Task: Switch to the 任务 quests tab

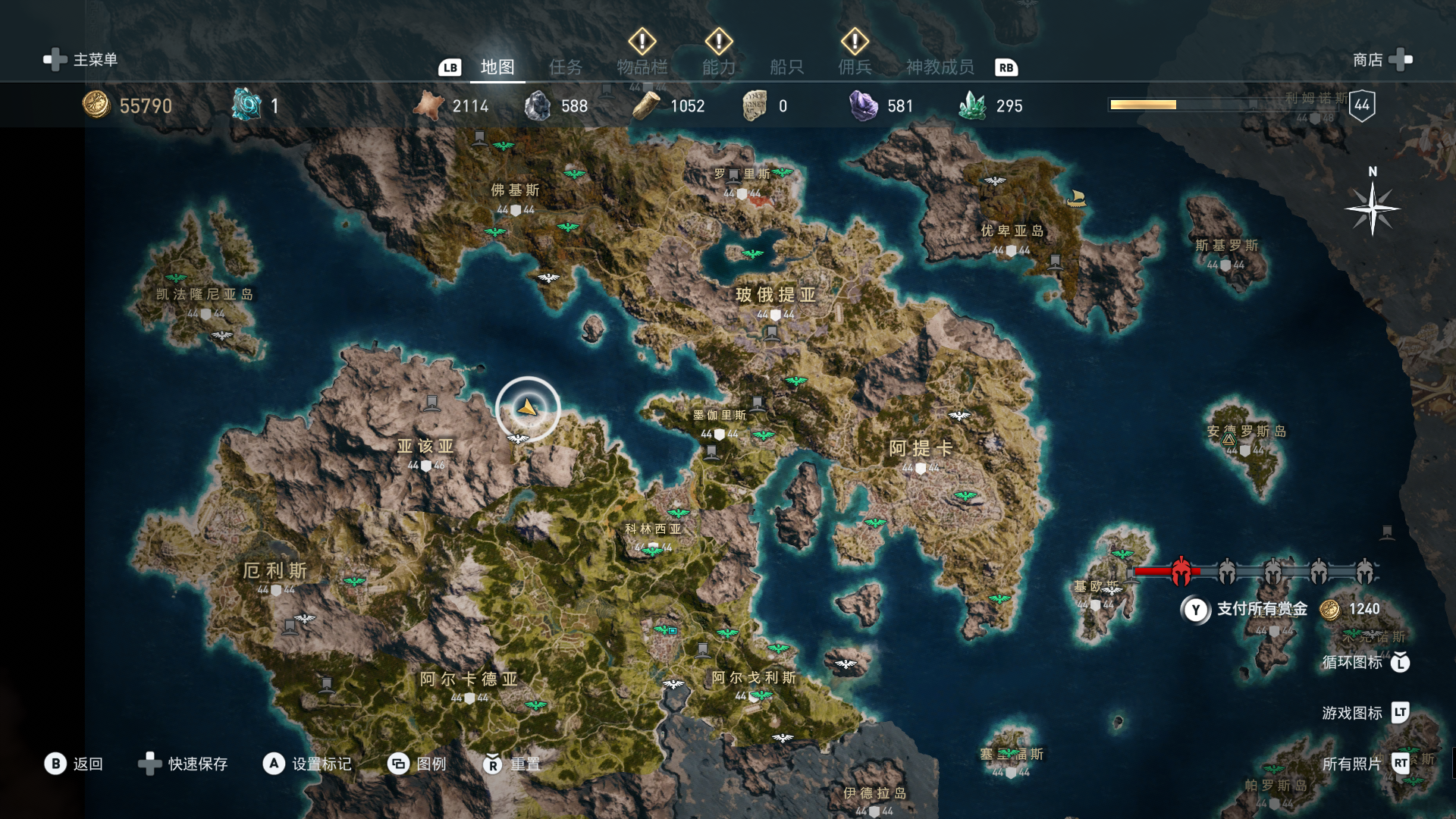Action: pyautogui.click(x=566, y=67)
